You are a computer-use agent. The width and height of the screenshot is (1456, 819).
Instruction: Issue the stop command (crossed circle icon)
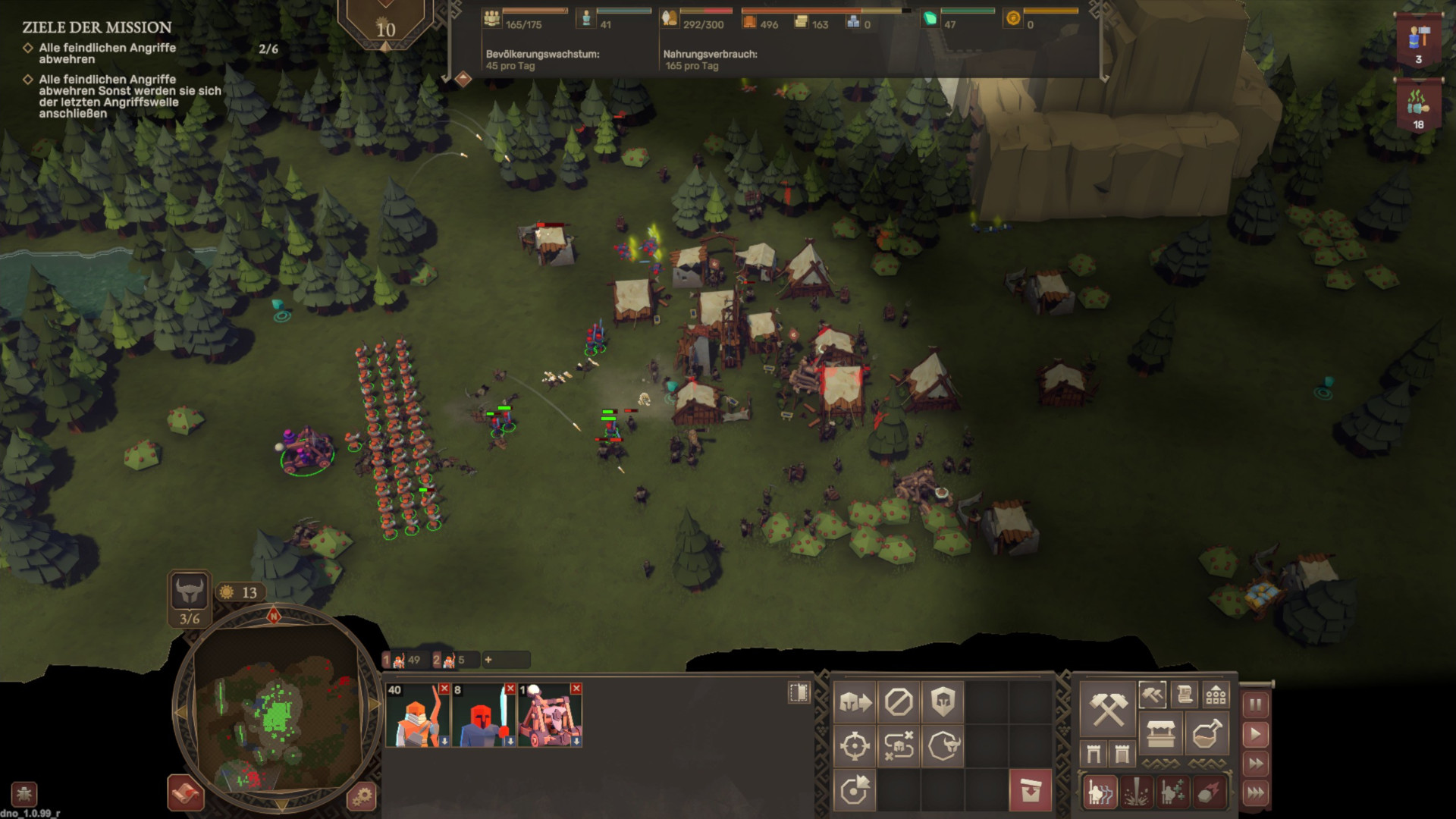899,702
